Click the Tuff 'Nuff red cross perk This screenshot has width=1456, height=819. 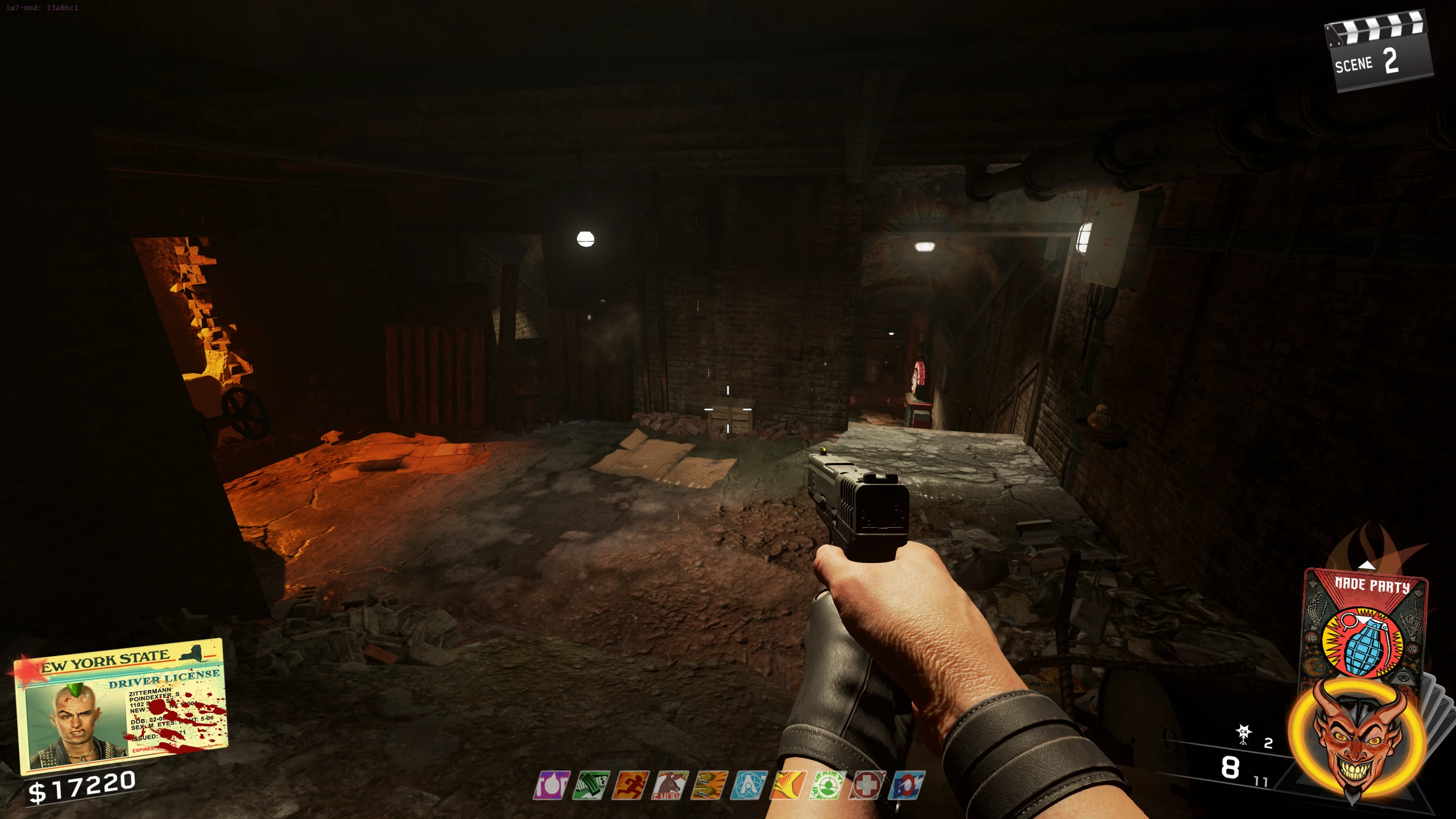867,785
